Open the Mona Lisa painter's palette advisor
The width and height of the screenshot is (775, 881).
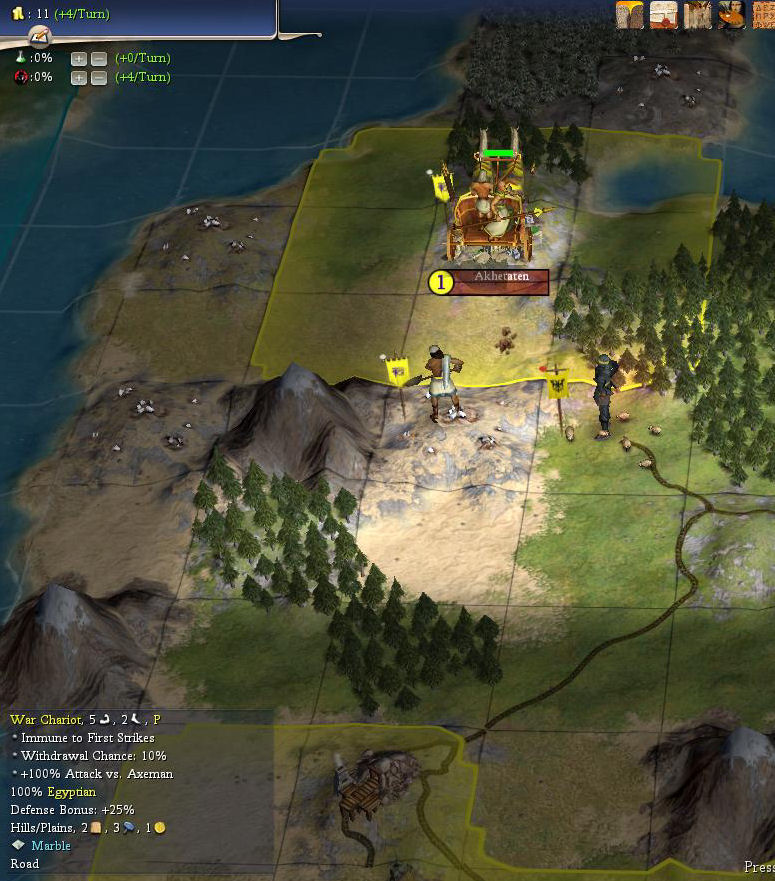point(731,15)
